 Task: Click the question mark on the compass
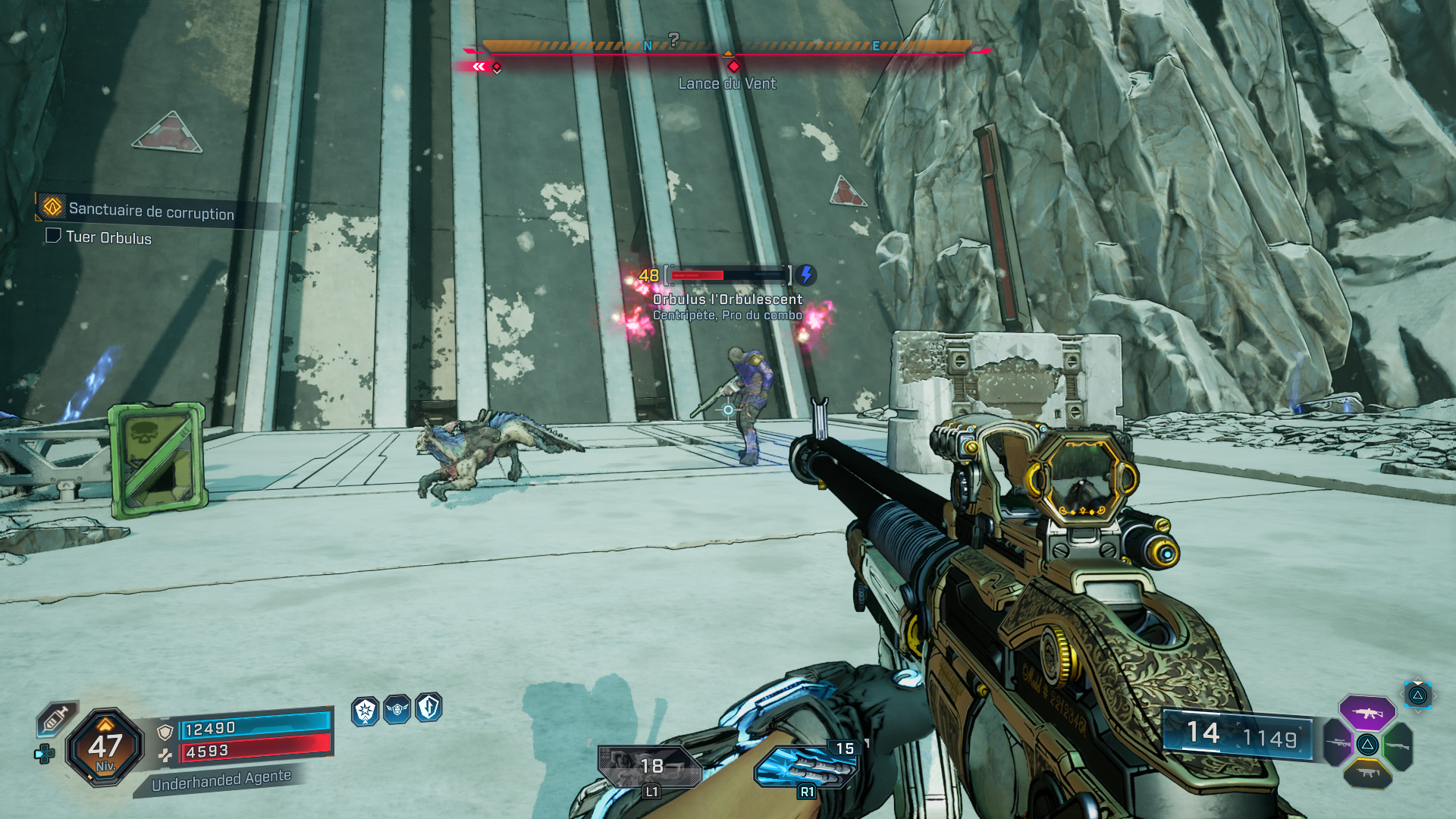(x=673, y=39)
